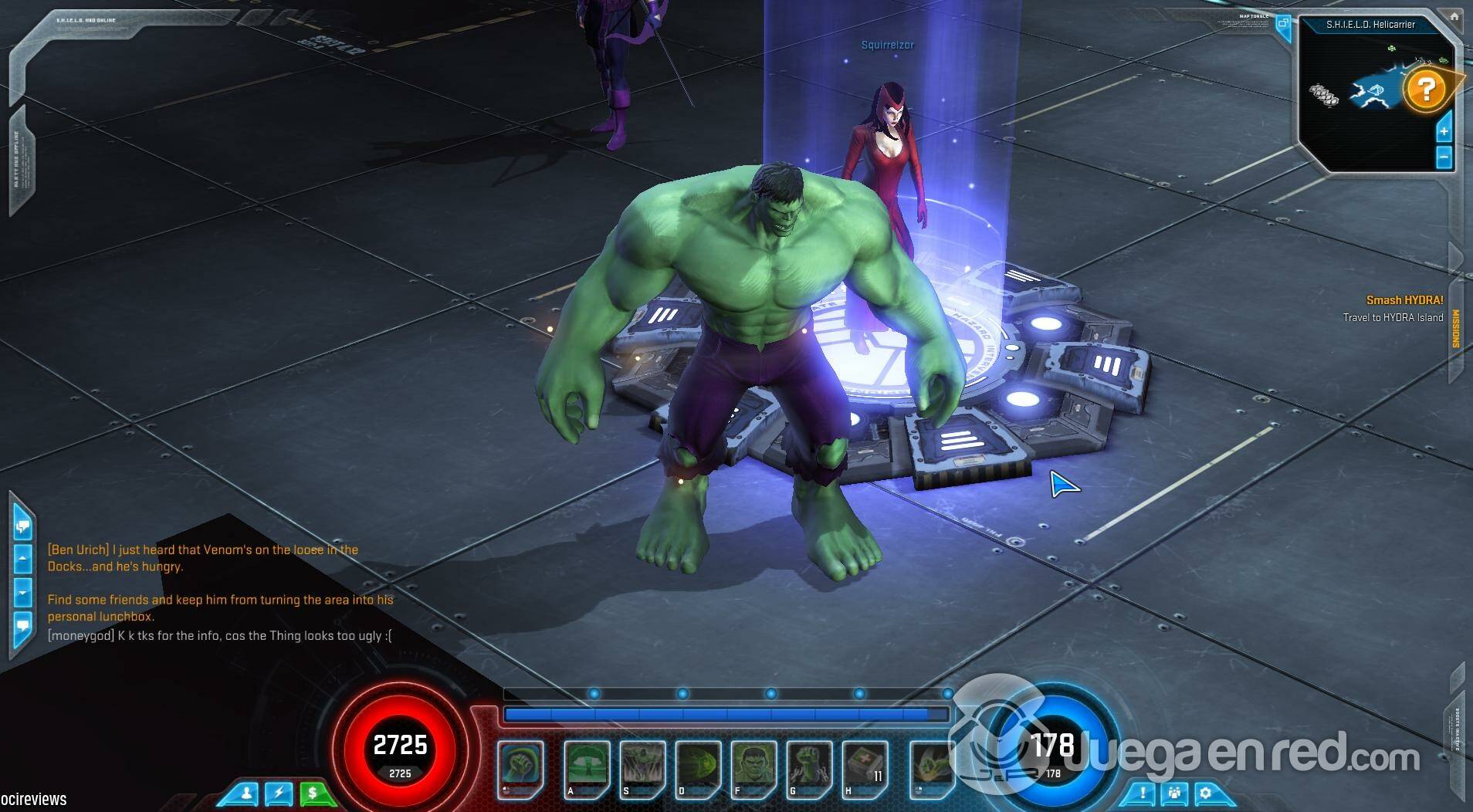Open chat input with bottom speech-bubble button

(22, 624)
